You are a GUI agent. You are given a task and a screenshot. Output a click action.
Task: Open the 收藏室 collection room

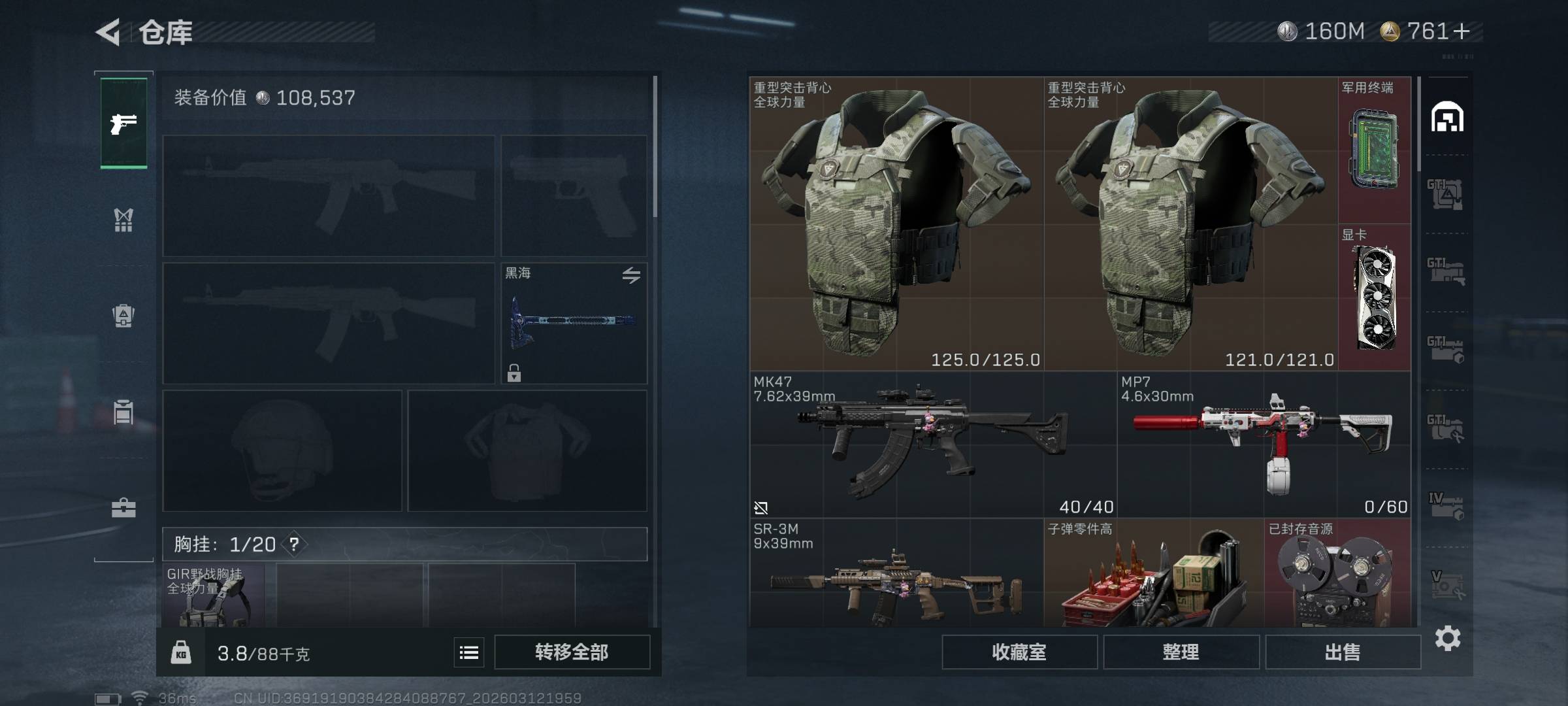1019,652
